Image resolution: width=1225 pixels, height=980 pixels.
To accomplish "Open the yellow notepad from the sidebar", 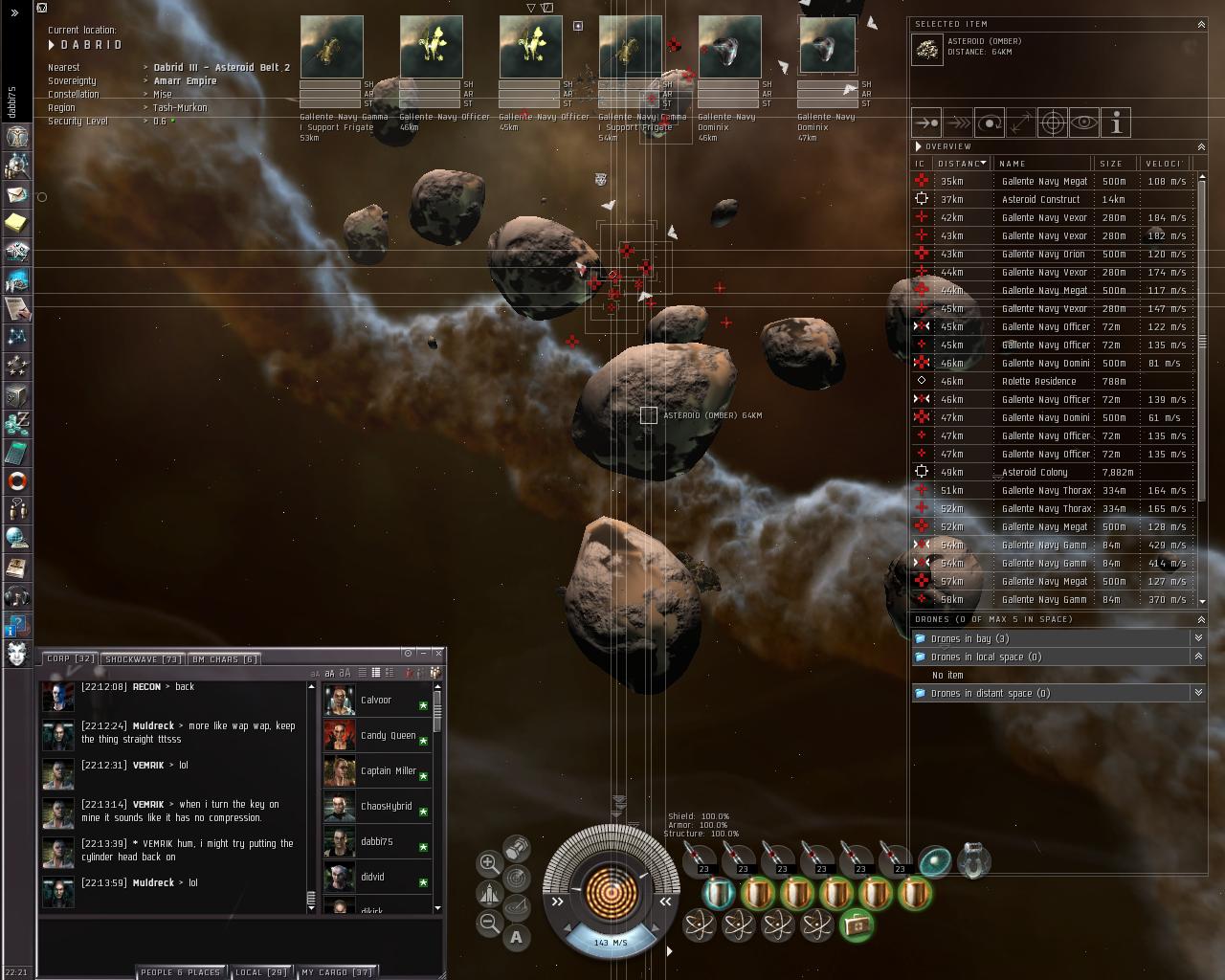I will click(16, 223).
